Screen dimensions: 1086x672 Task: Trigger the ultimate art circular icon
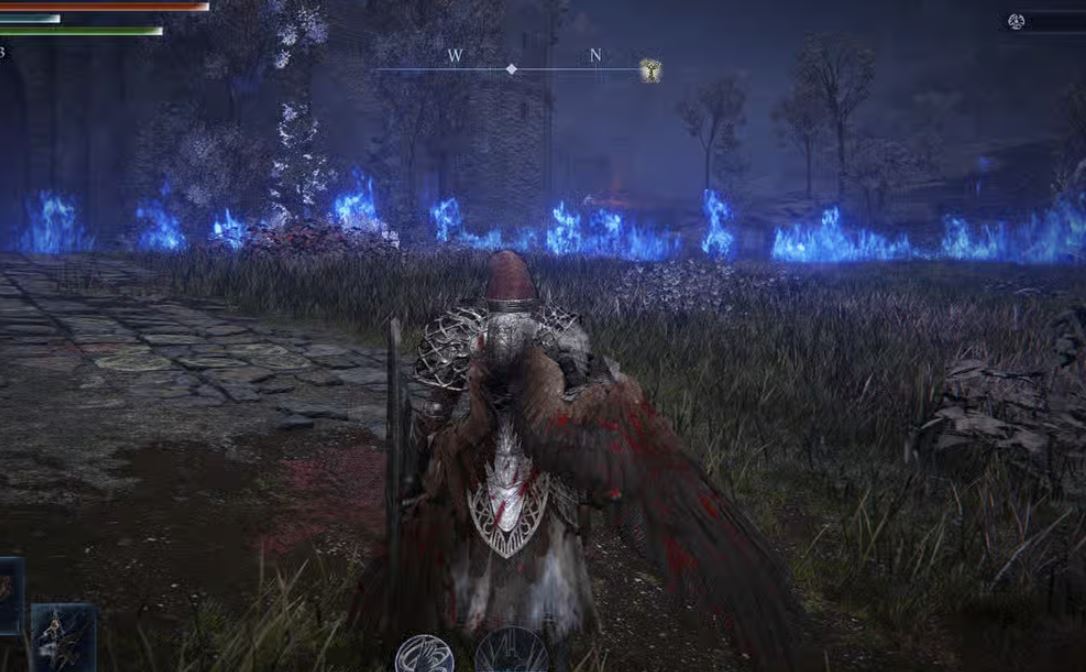510,652
